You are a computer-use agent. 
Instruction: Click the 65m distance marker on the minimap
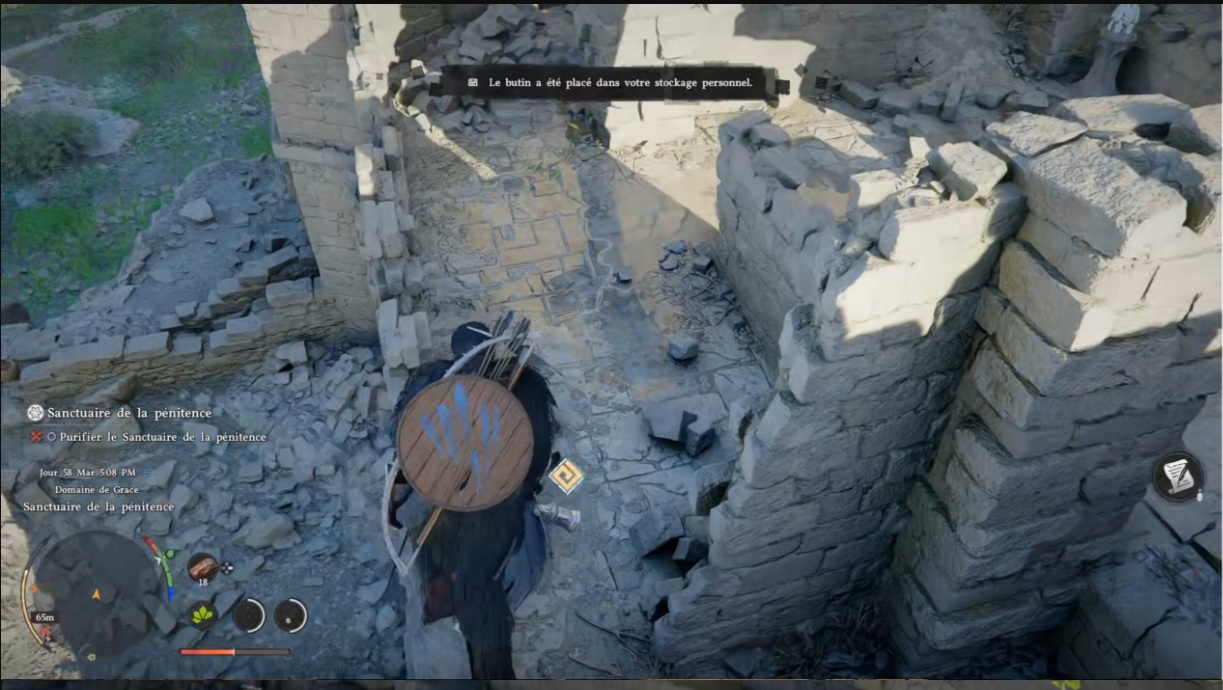click(44, 617)
